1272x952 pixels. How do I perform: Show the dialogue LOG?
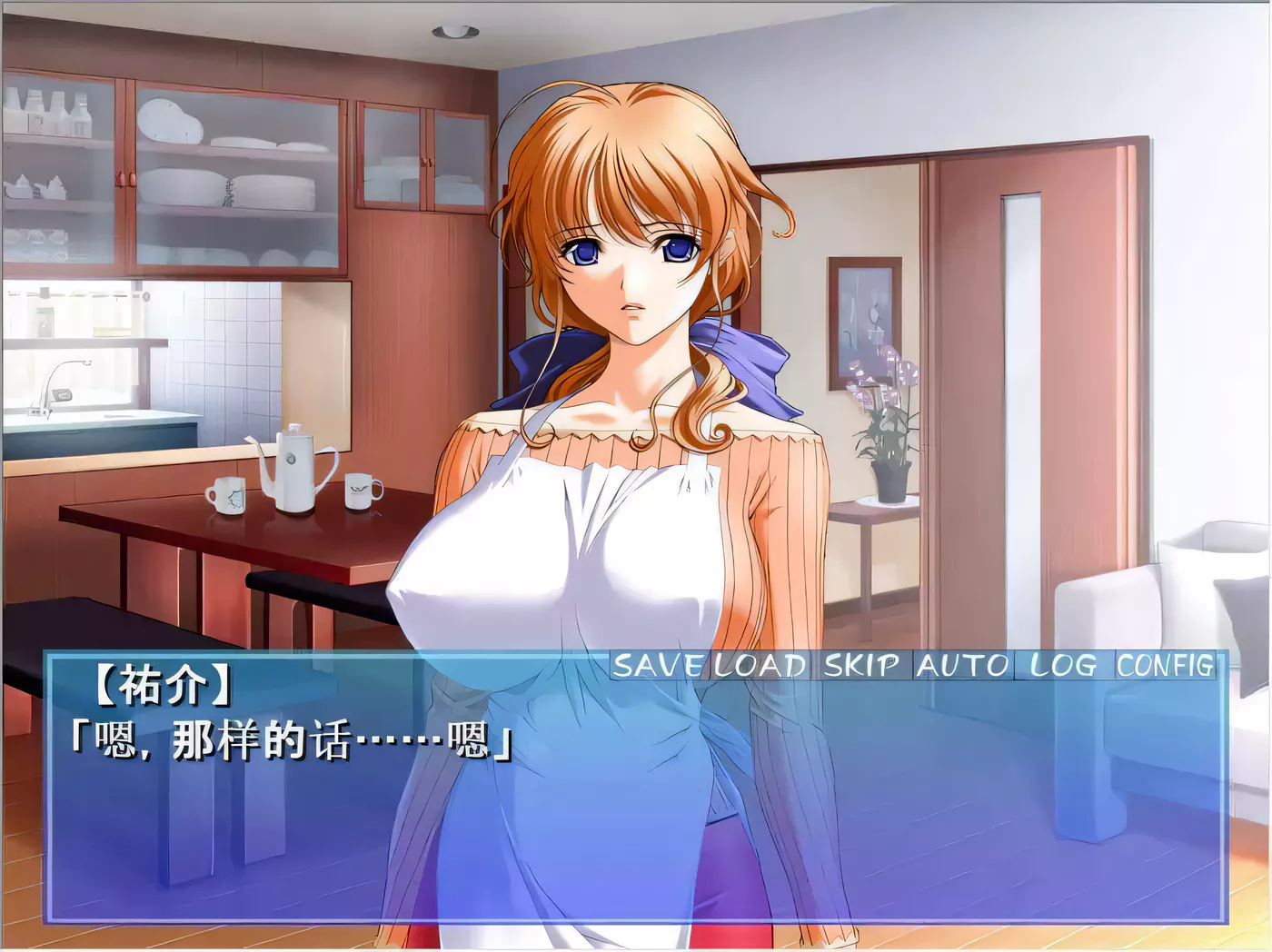point(1062,666)
